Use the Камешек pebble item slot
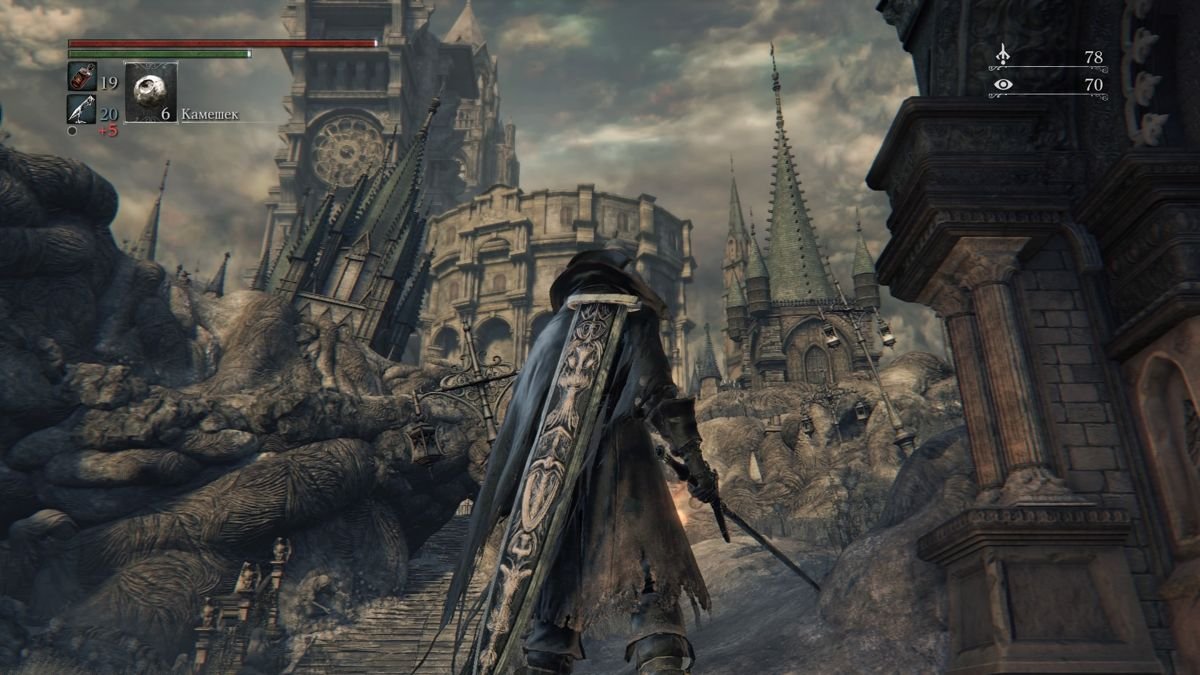This screenshot has height=675, width=1200. click(151, 93)
